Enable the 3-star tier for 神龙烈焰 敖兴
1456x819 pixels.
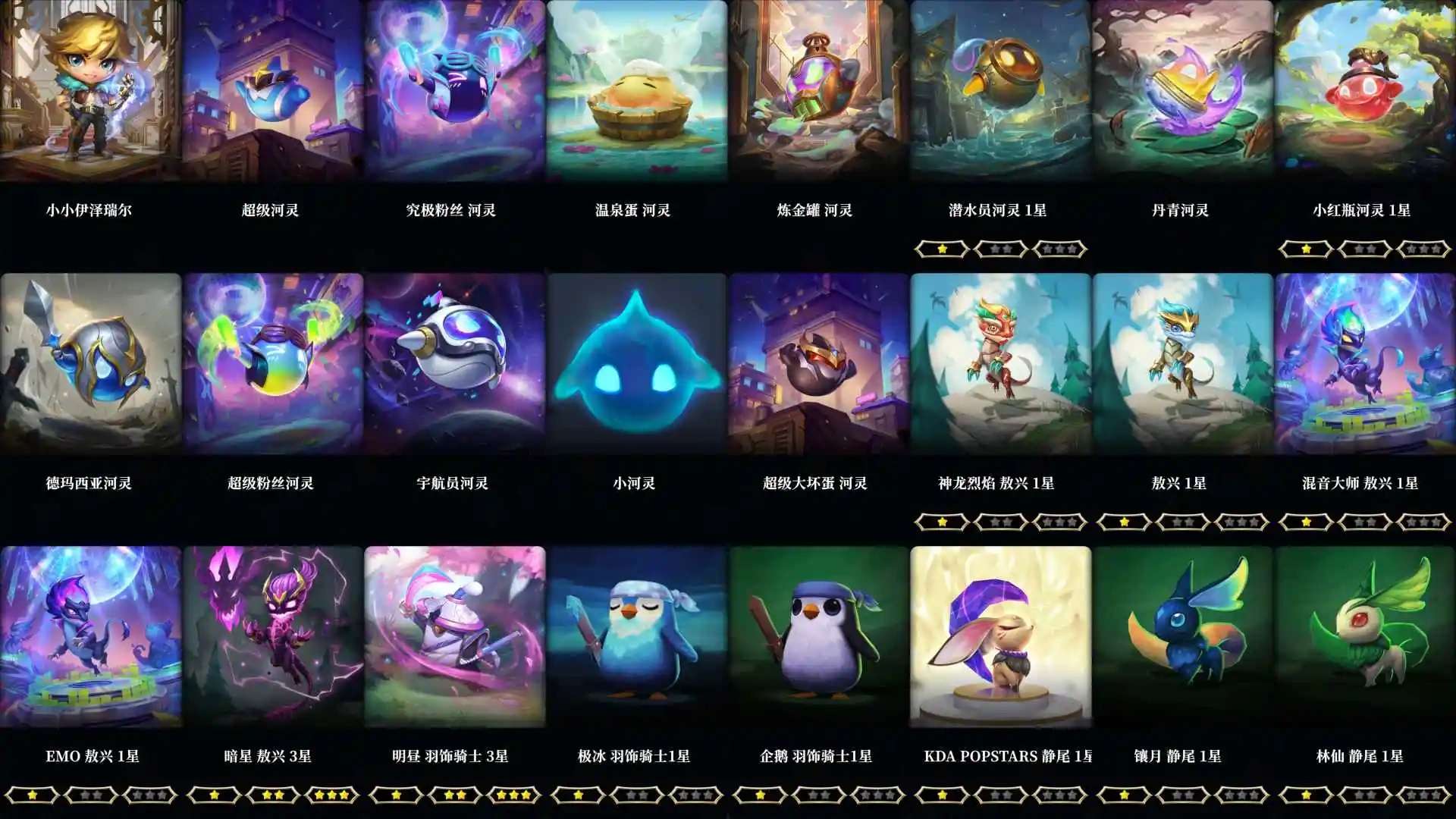point(1059,522)
